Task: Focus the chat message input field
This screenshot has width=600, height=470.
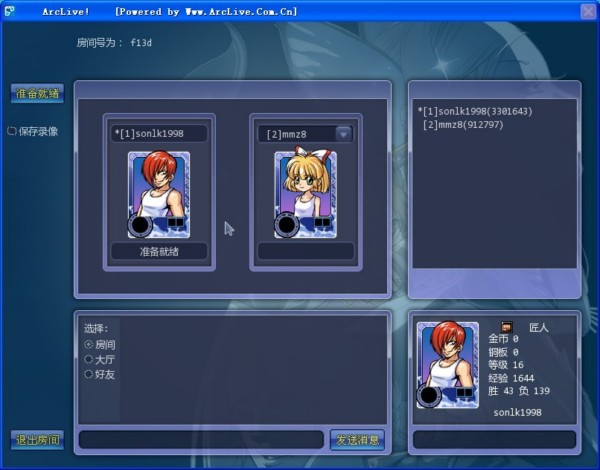Action: click(202, 439)
